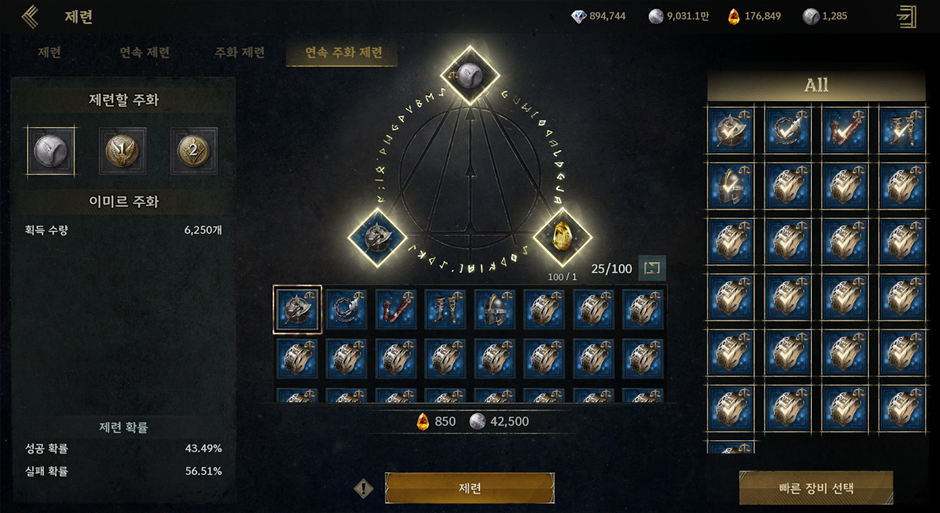Select the 주화 제련 tab
The width and height of the screenshot is (940, 513).
[x=239, y=53]
